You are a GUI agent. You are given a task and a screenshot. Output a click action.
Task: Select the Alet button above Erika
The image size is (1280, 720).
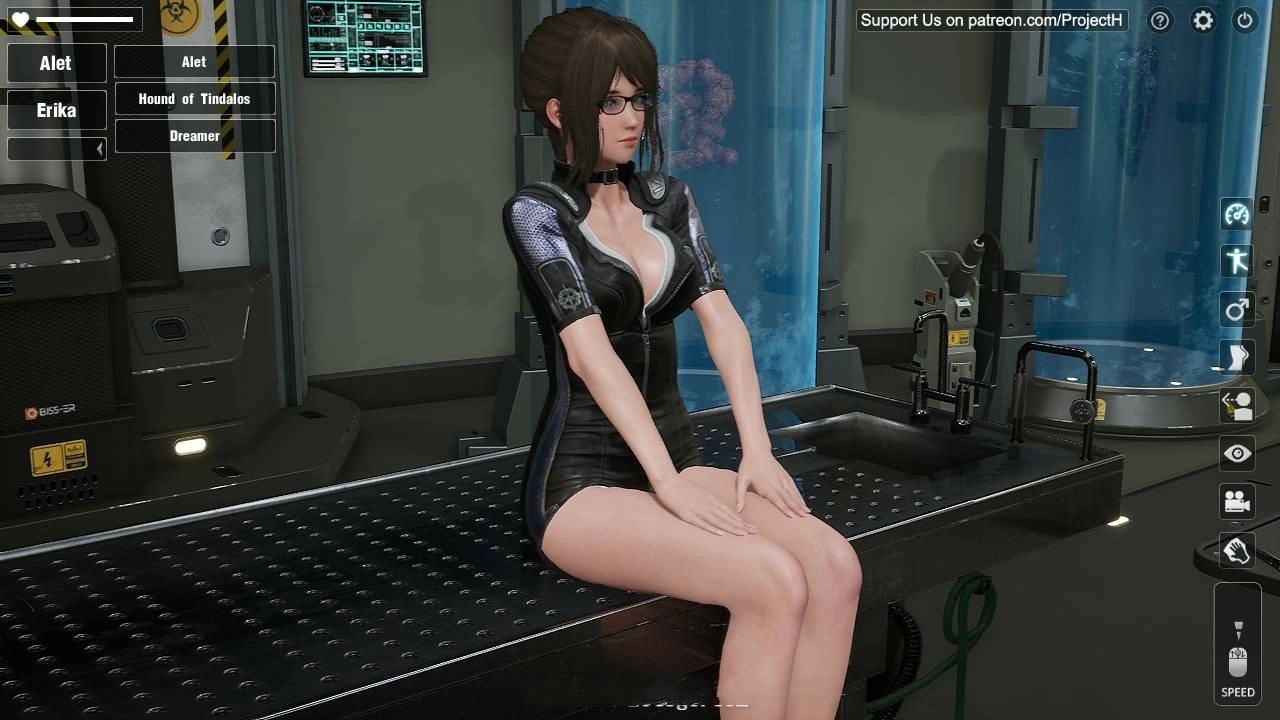coord(56,63)
